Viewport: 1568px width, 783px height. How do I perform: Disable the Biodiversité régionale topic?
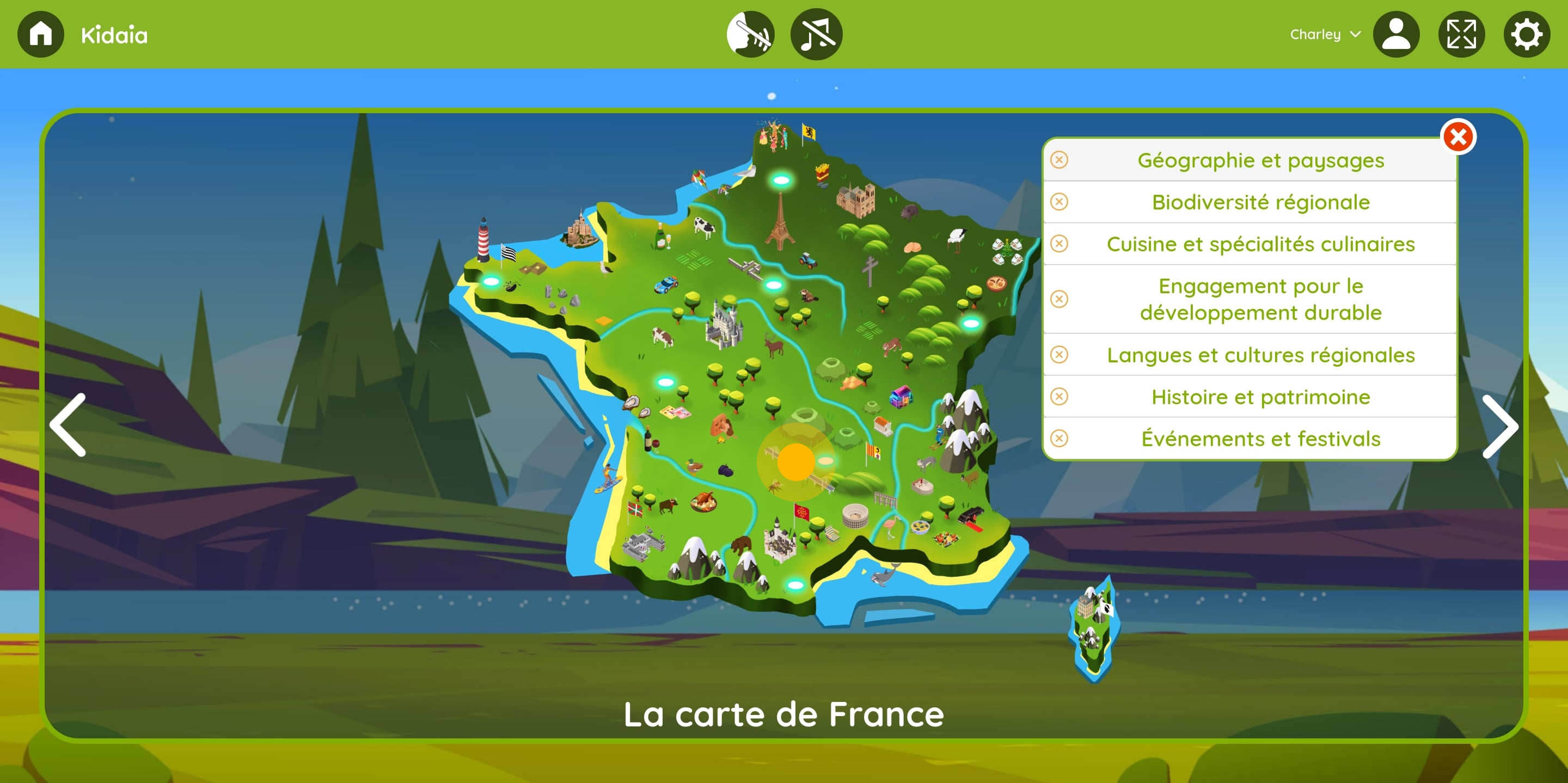click(x=1059, y=202)
